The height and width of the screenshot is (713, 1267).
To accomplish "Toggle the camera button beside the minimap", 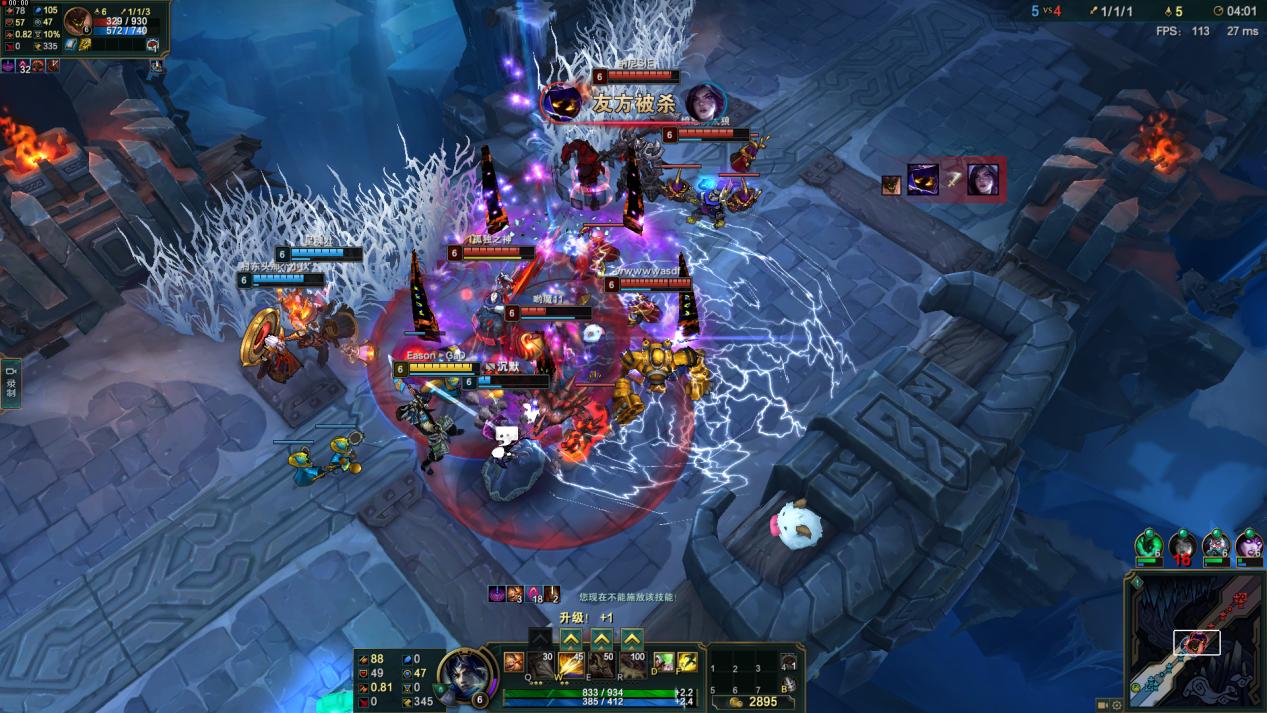I will [x=1103, y=705].
